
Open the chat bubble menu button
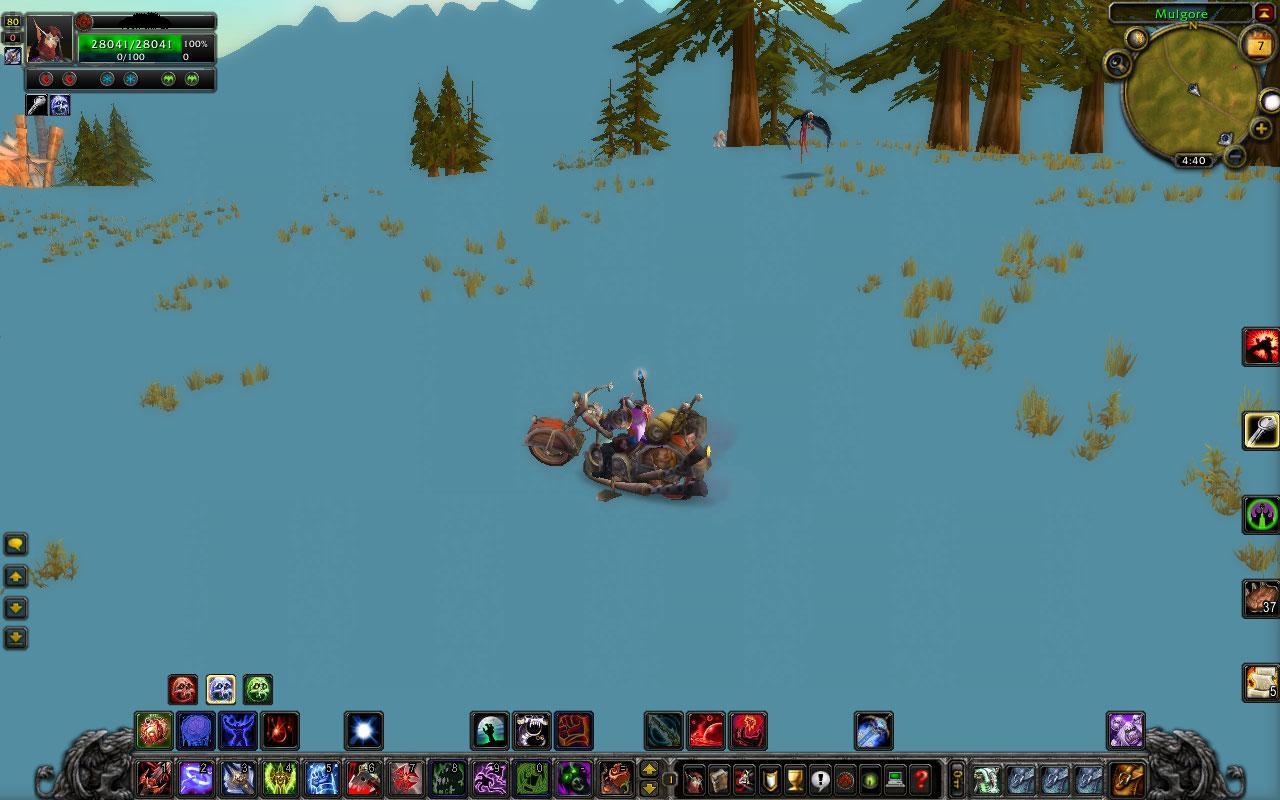(16, 545)
